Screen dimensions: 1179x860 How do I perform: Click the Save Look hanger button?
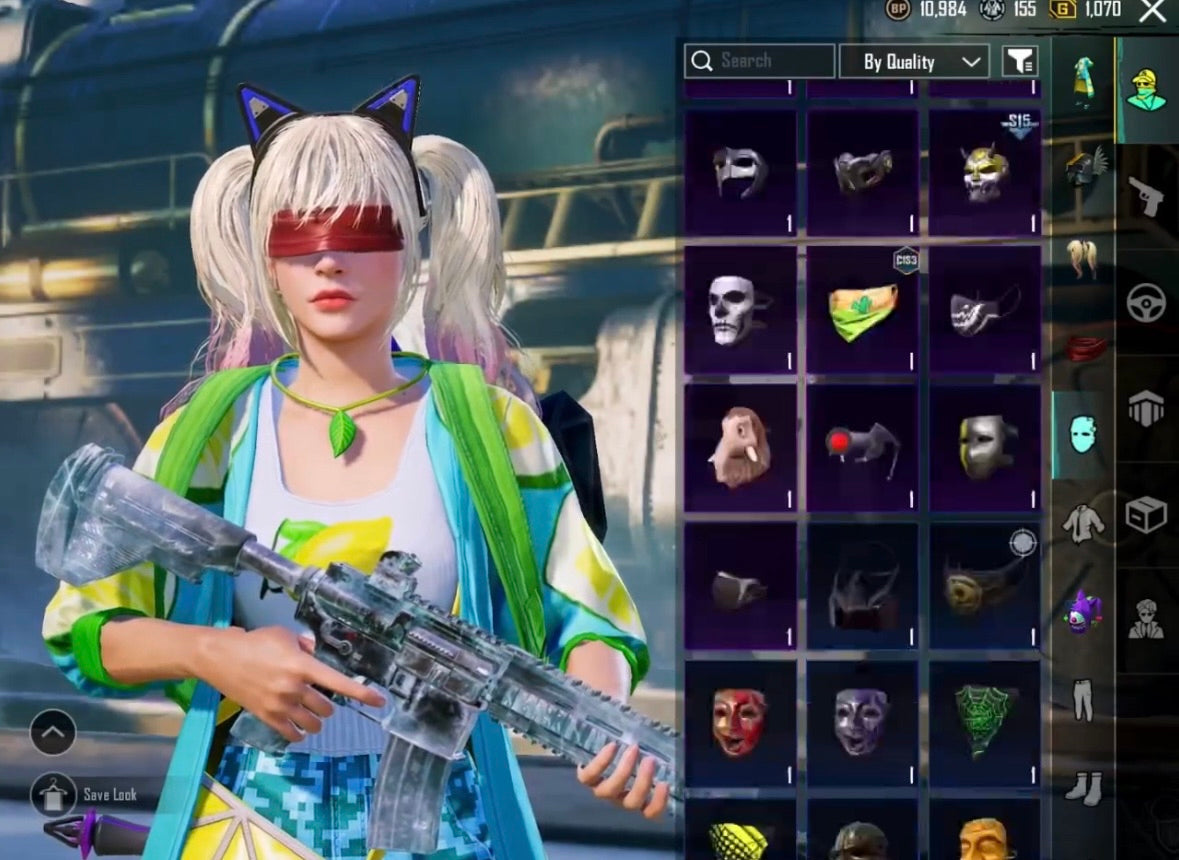coord(53,796)
